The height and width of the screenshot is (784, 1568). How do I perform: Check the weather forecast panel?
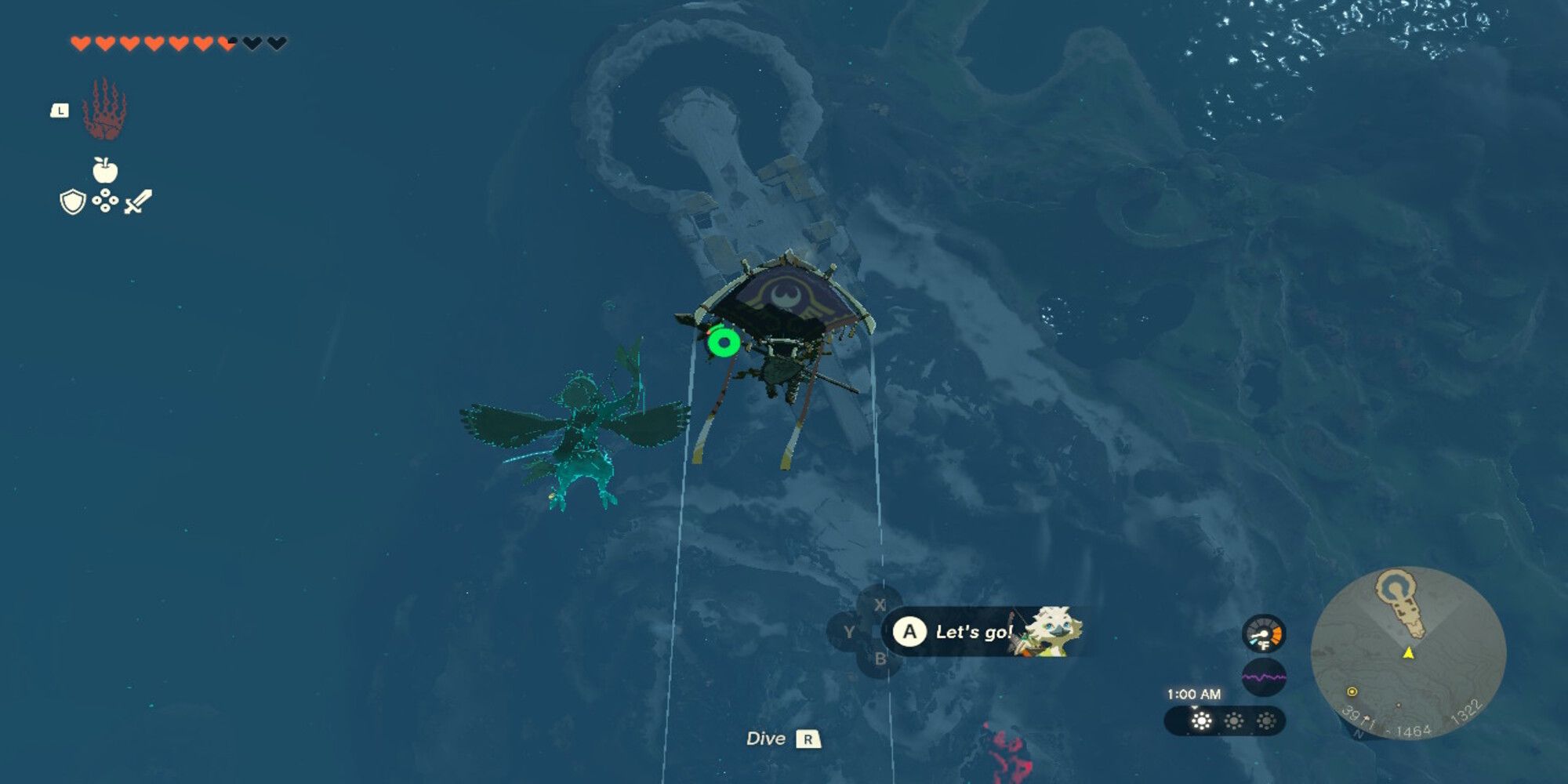tap(1225, 721)
